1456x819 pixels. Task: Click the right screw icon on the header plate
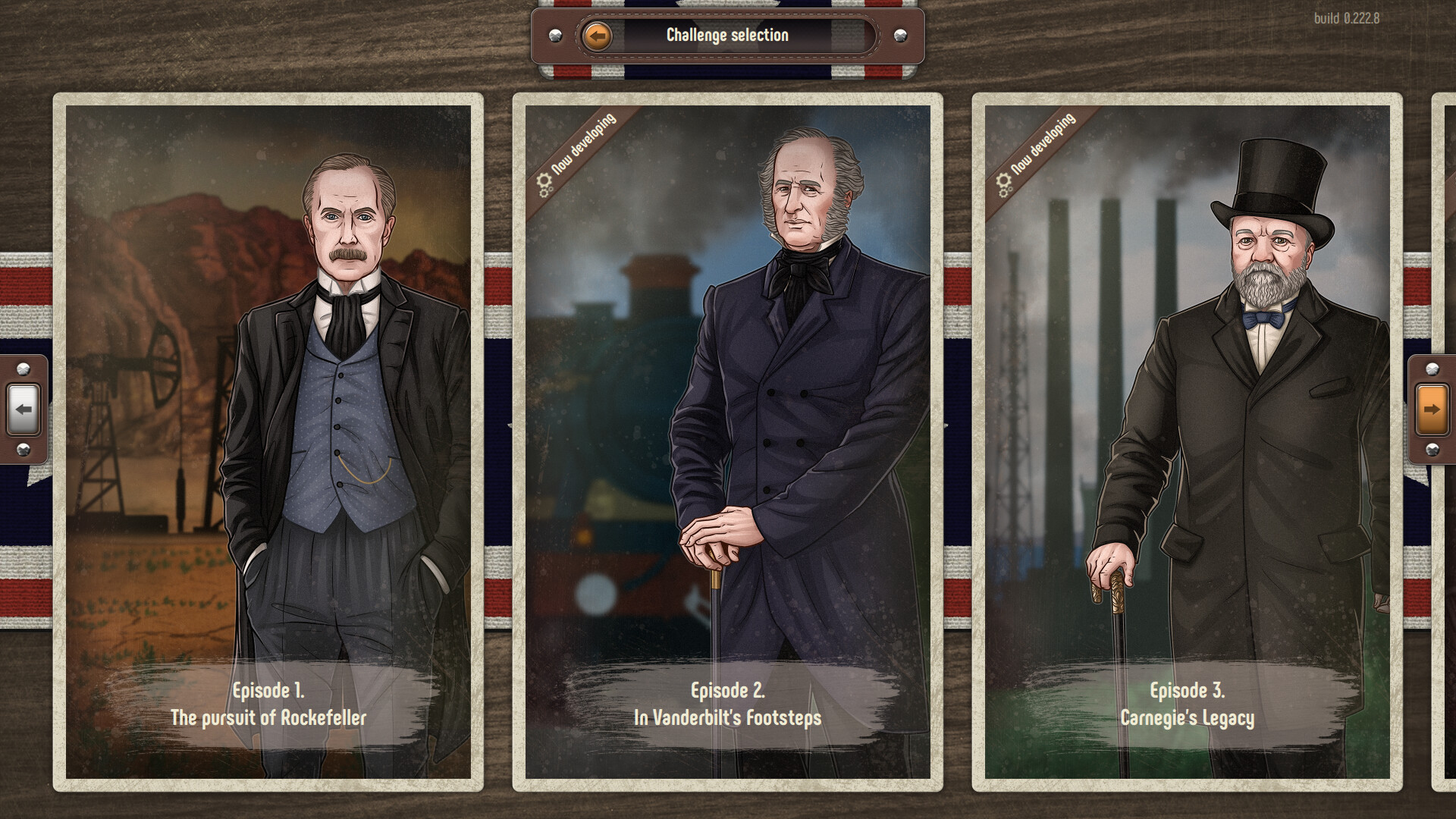(899, 33)
